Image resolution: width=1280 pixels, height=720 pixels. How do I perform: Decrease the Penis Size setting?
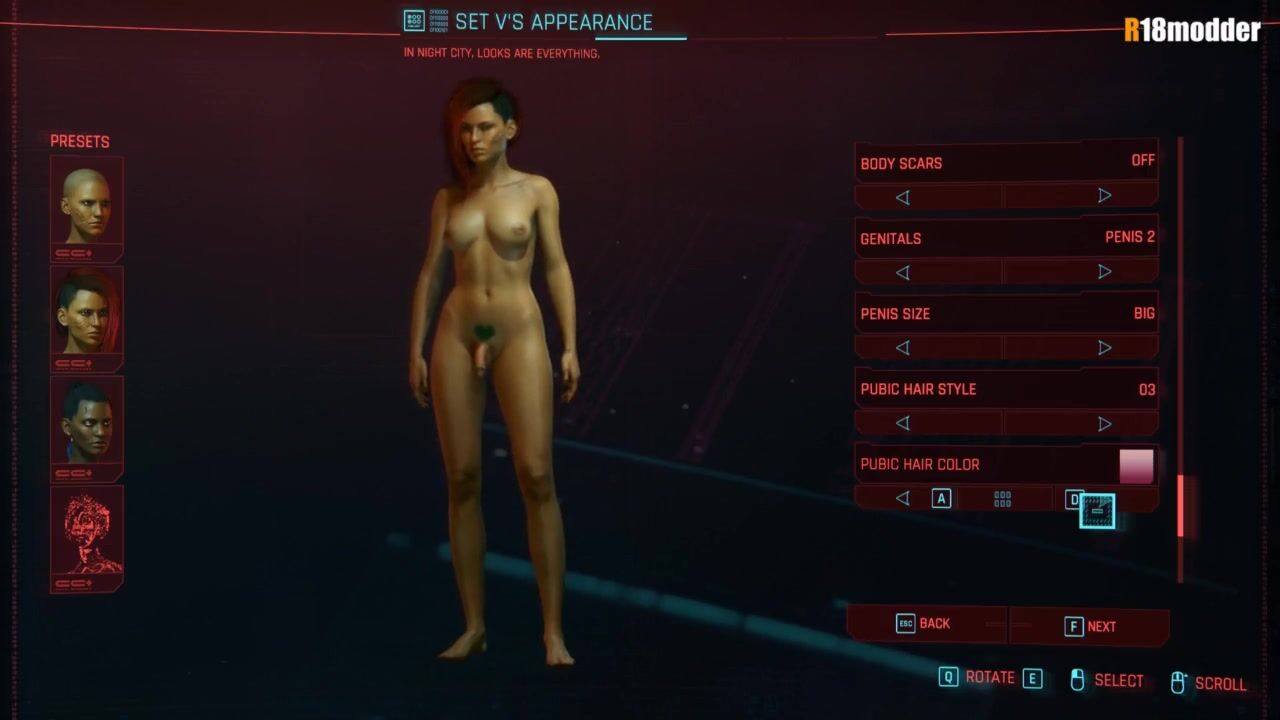pyautogui.click(x=903, y=348)
